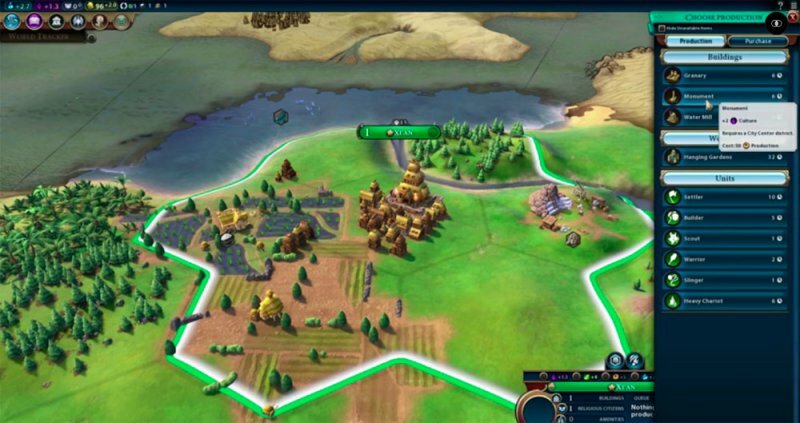
Task: Switch to the Production tab
Action: pyautogui.click(x=697, y=41)
